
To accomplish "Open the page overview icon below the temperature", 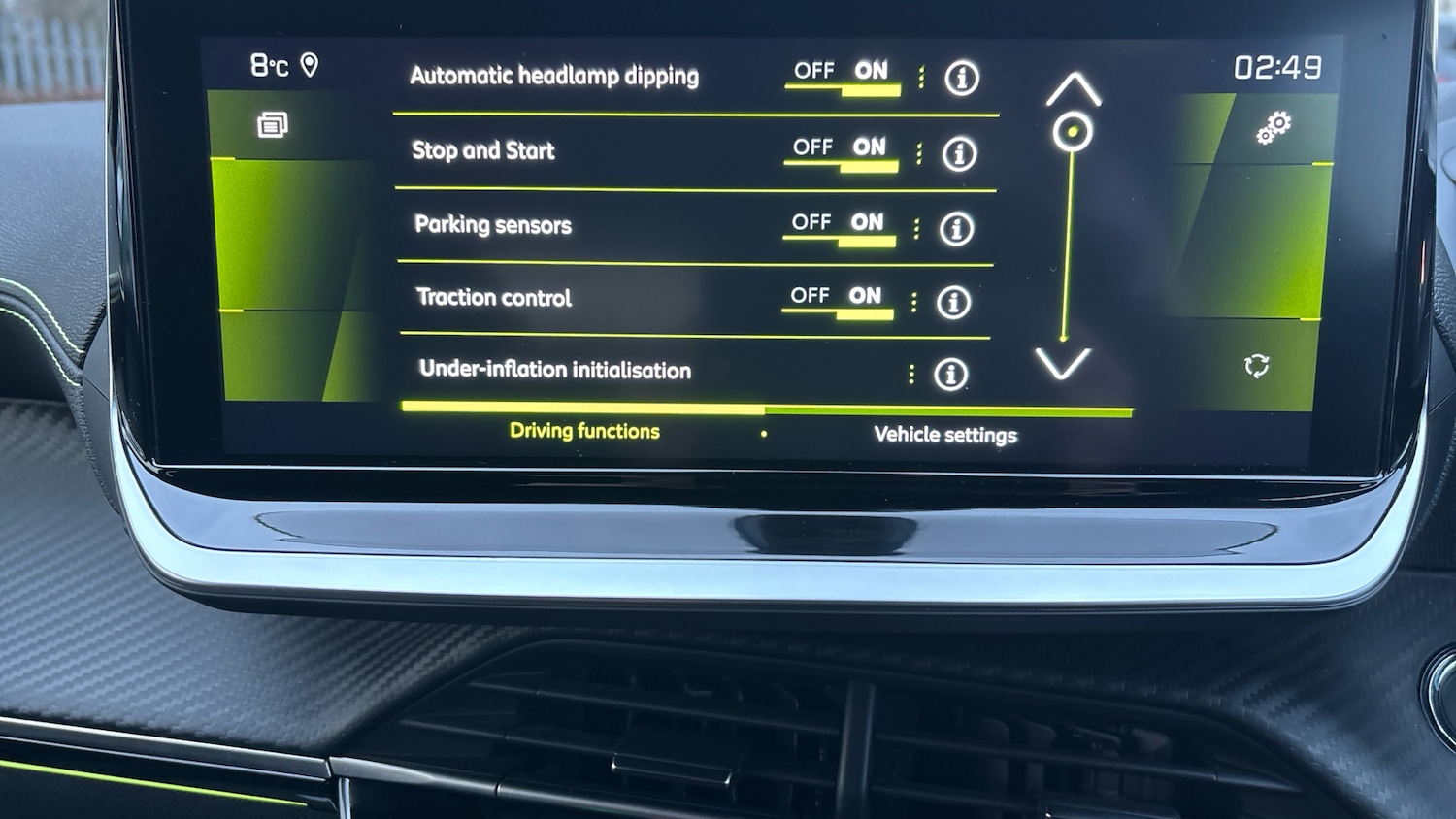I will click(x=275, y=124).
